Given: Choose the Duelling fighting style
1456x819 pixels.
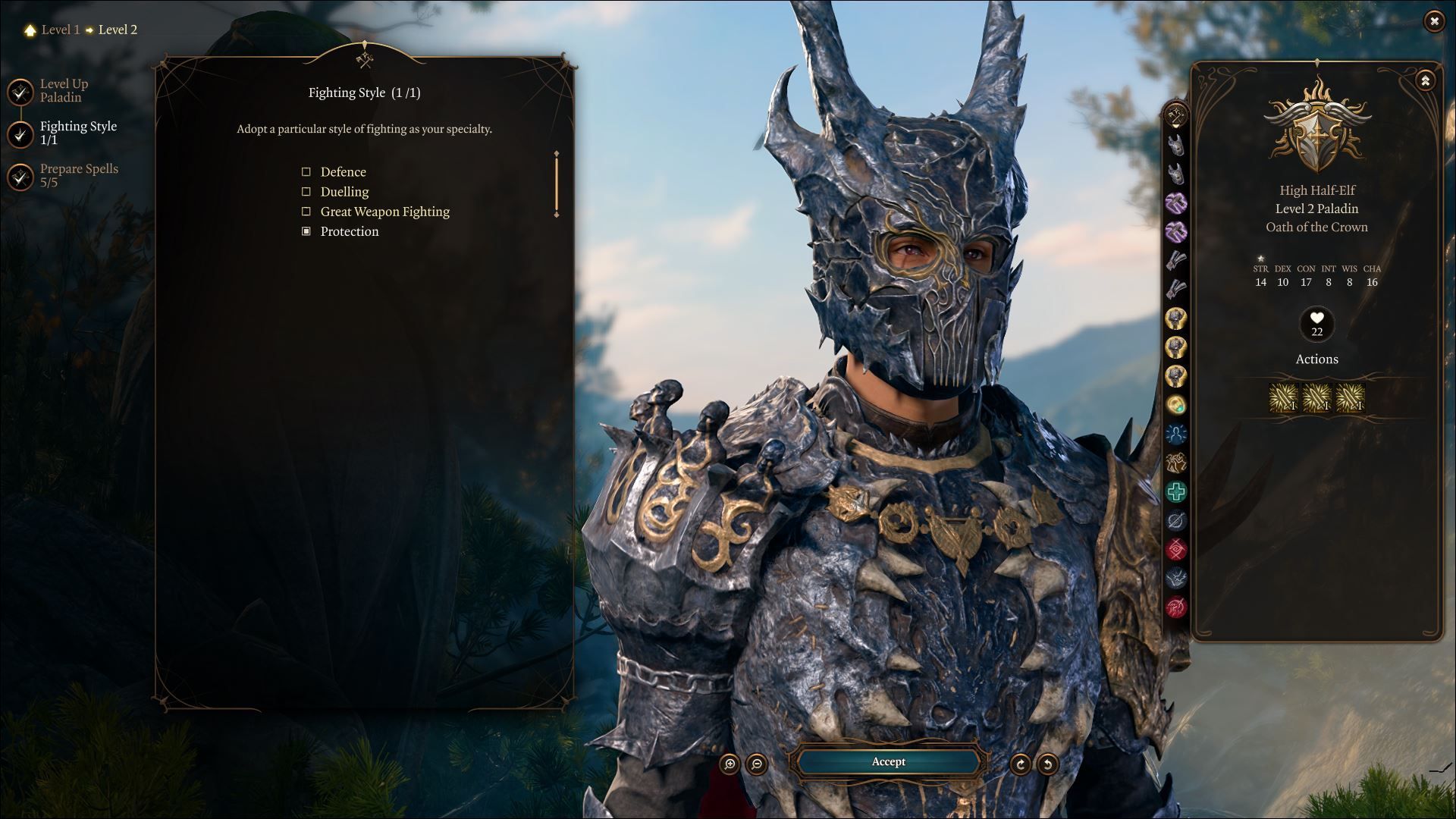Looking at the screenshot, I should click(306, 192).
